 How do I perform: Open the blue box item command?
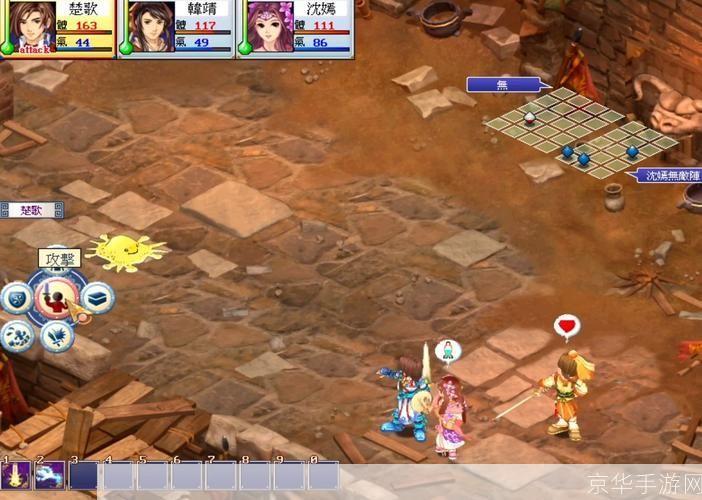pos(96,296)
